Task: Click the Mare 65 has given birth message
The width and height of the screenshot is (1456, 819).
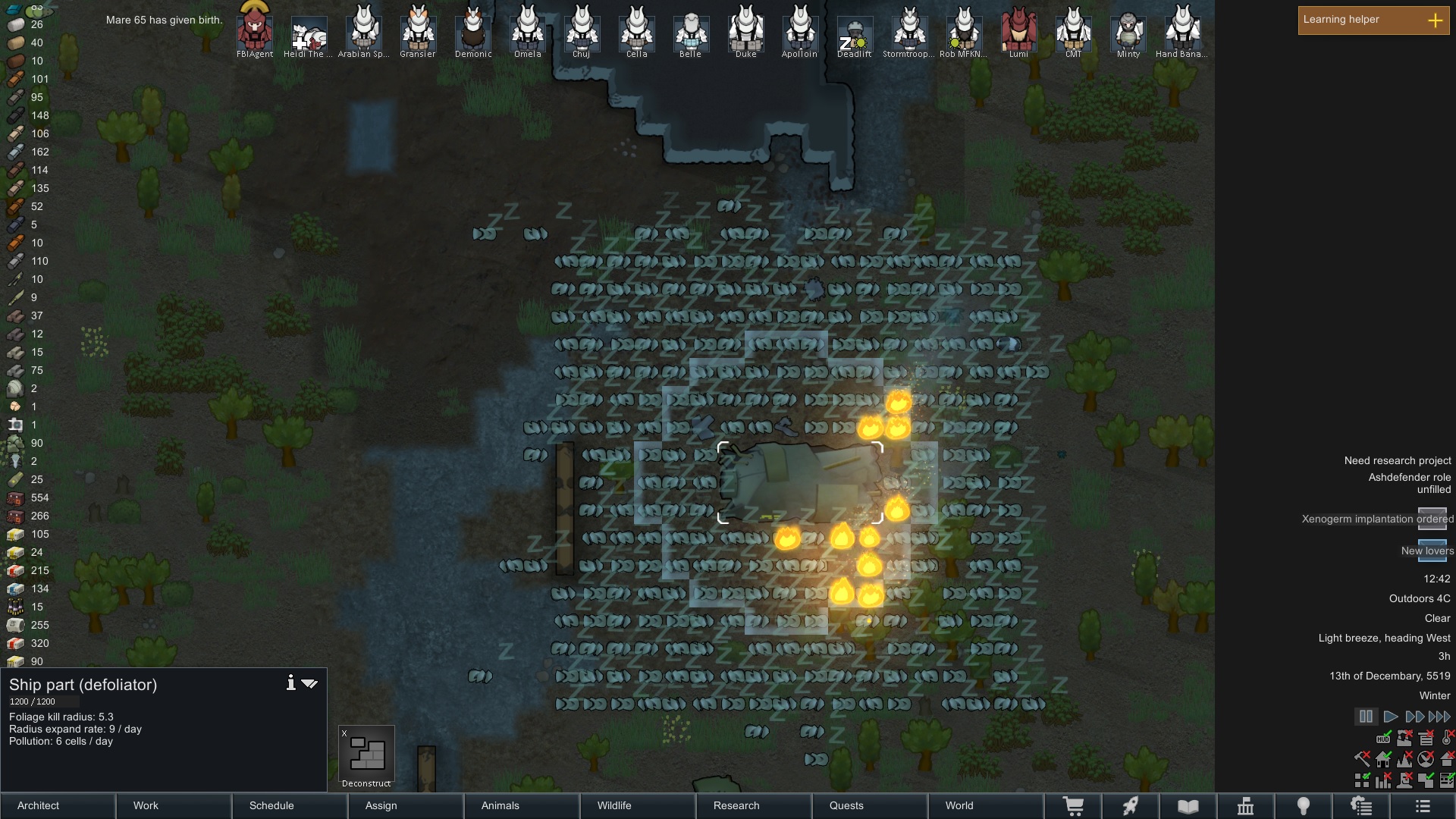Action: click(x=164, y=20)
